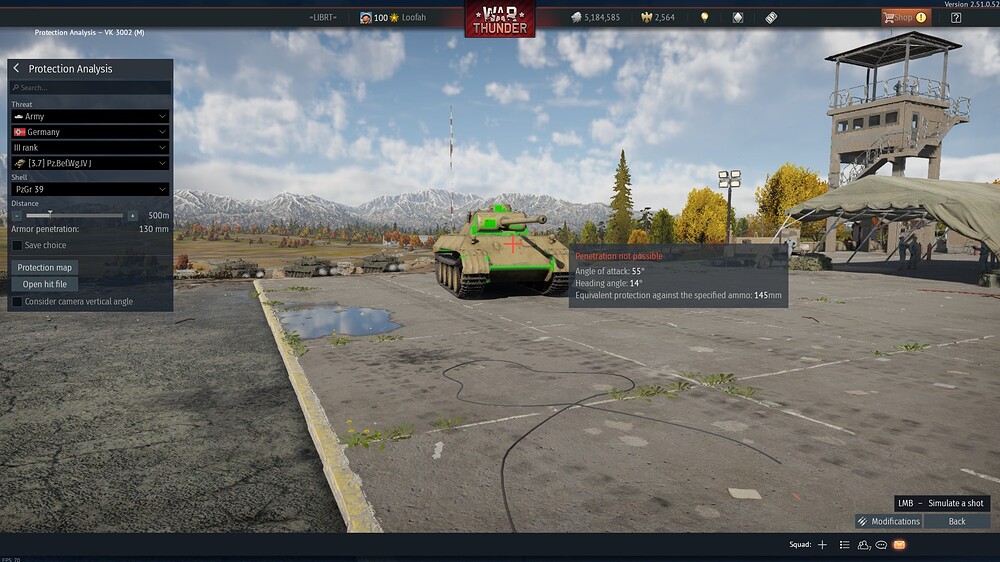Enable Consider camera vertical angle

pos(17,301)
